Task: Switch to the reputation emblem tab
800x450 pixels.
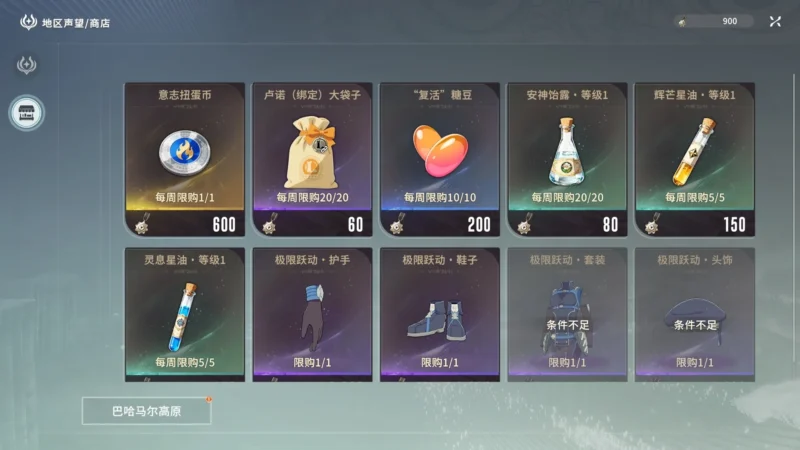Action: tap(27, 65)
